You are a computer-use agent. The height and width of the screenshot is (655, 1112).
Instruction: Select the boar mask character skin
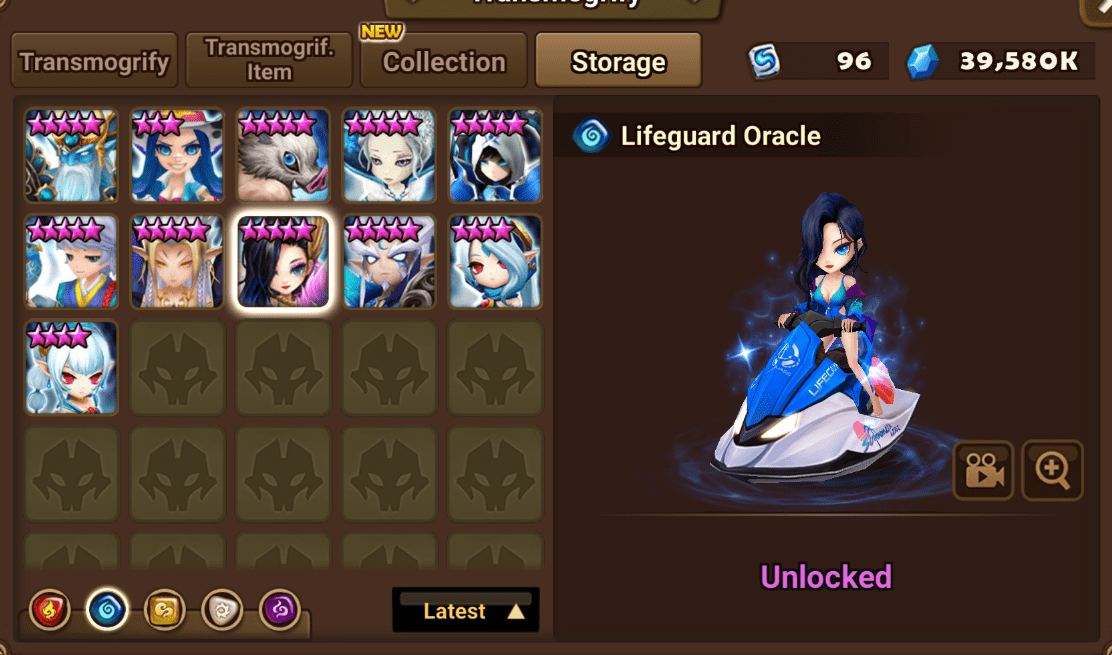point(283,156)
